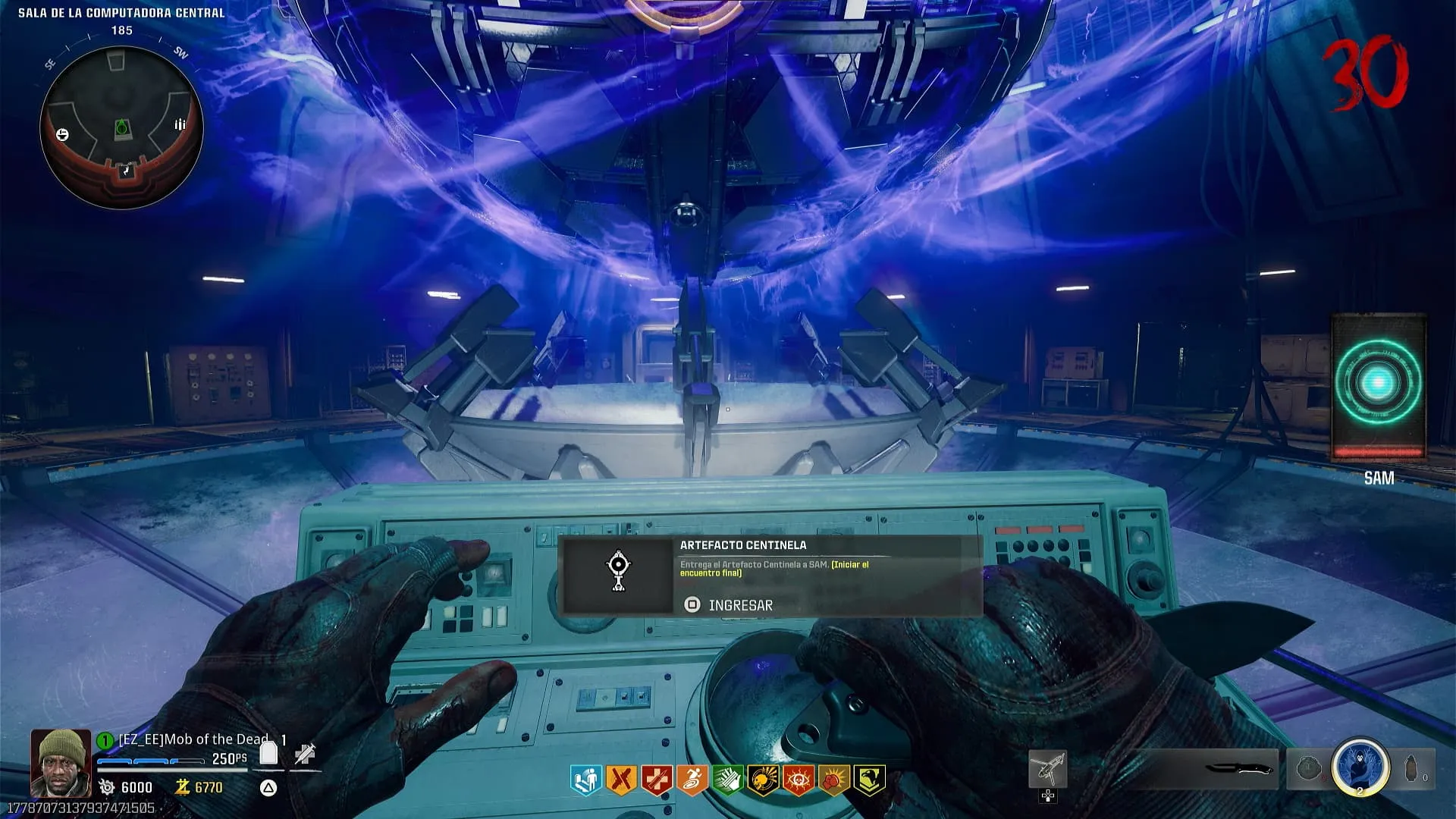Select the Artefacto Centinela item icon
Screen dimensions: 1456x819
[618, 572]
